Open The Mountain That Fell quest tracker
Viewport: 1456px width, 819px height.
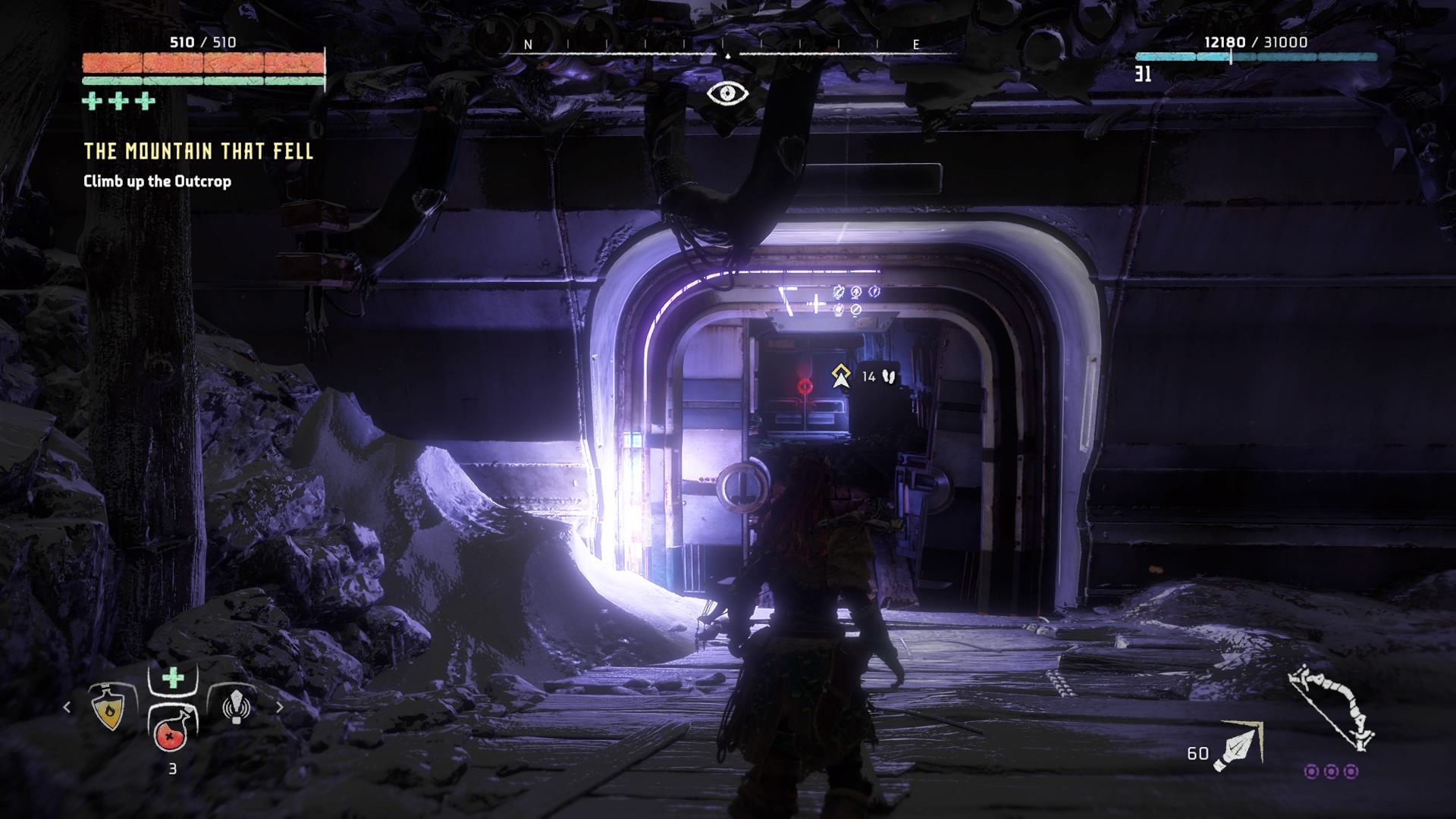198,151
